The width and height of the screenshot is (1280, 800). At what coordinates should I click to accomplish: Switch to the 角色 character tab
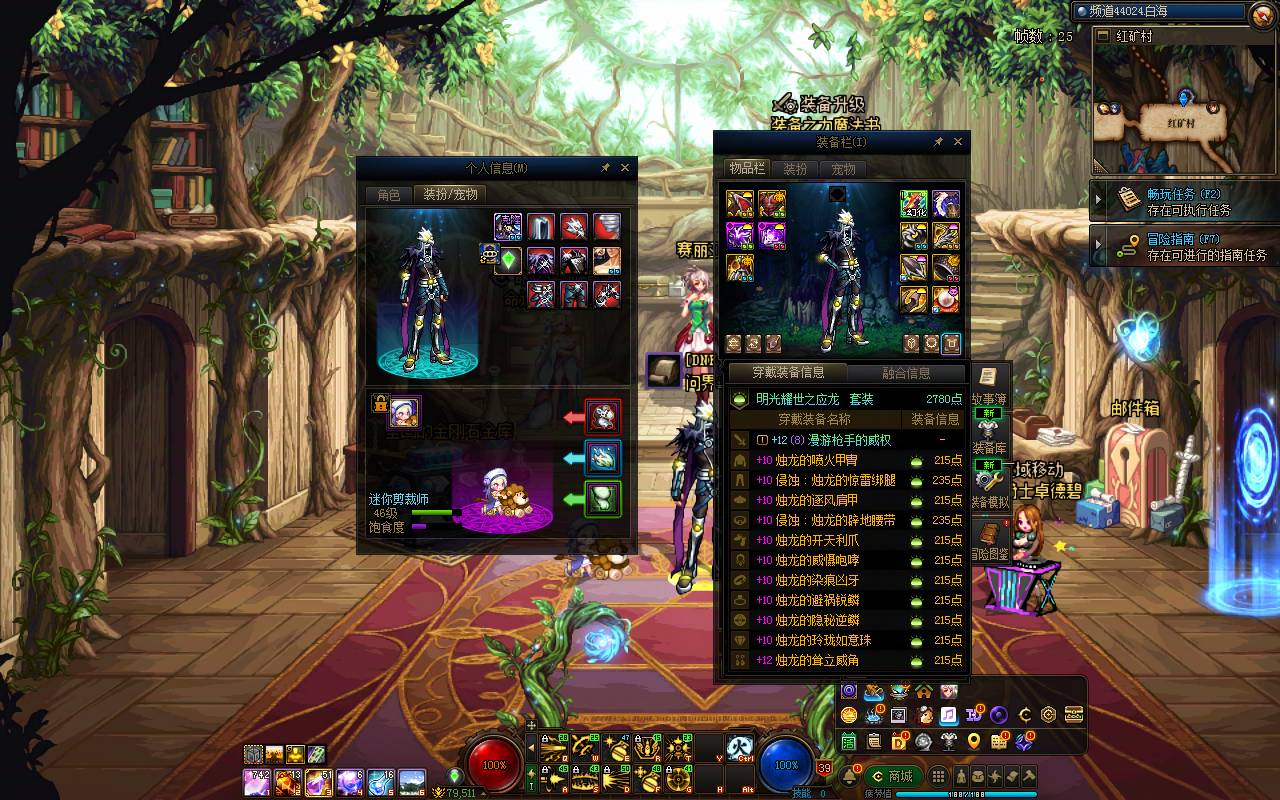tap(388, 195)
